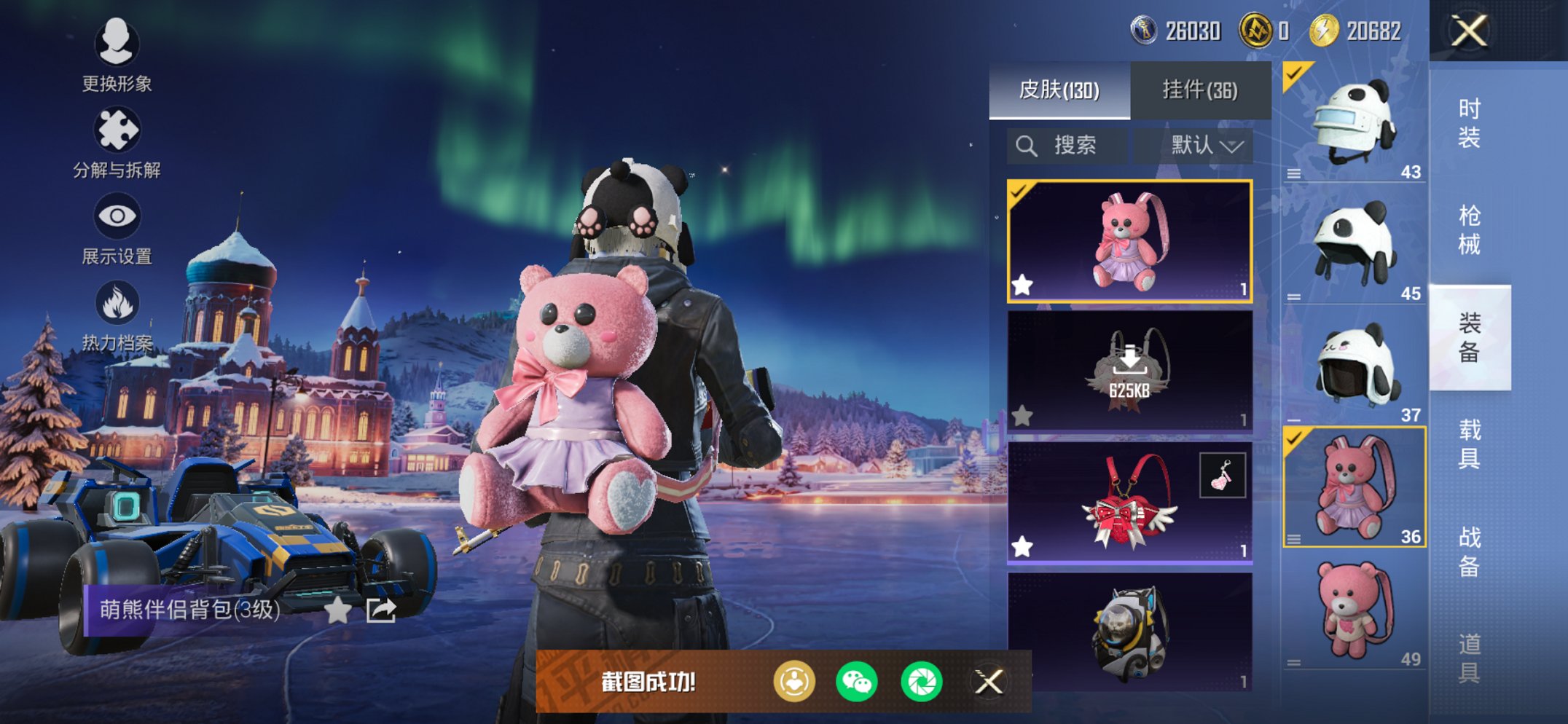The image size is (1568, 724).
Task: Switch to the 挂件(36) tab
Action: pyautogui.click(x=1199, y=90)
